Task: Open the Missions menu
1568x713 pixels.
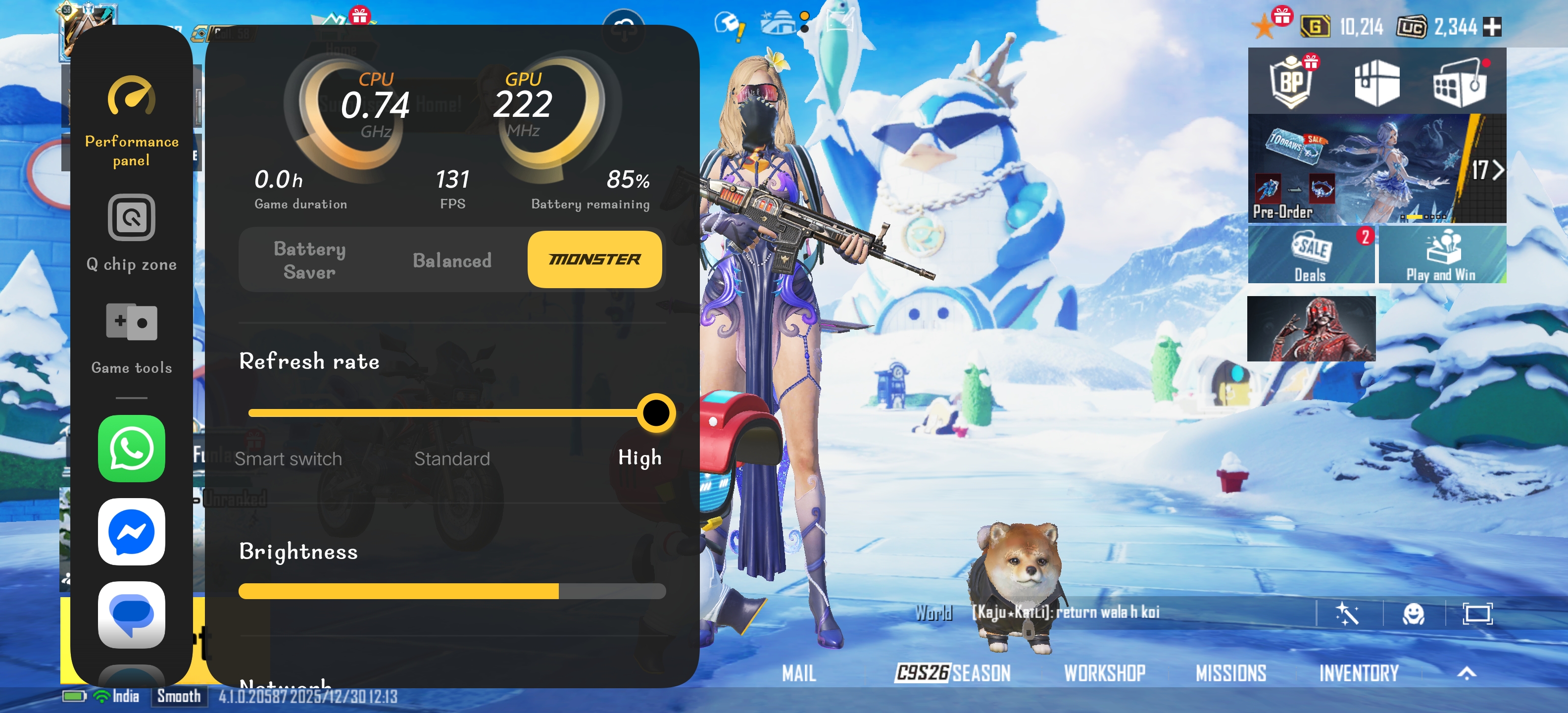Action: pyautogui.click(x=1230, y=673)
